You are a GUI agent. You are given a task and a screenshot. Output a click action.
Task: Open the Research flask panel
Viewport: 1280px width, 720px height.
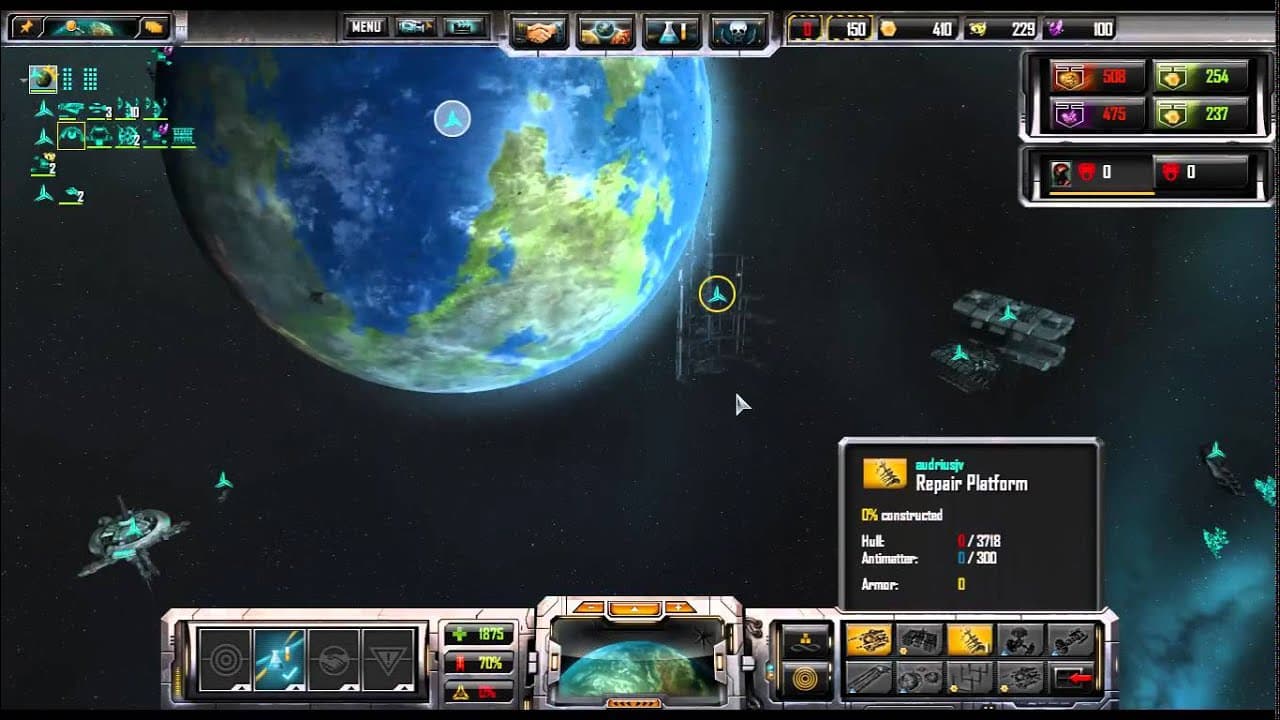(672, 28)
